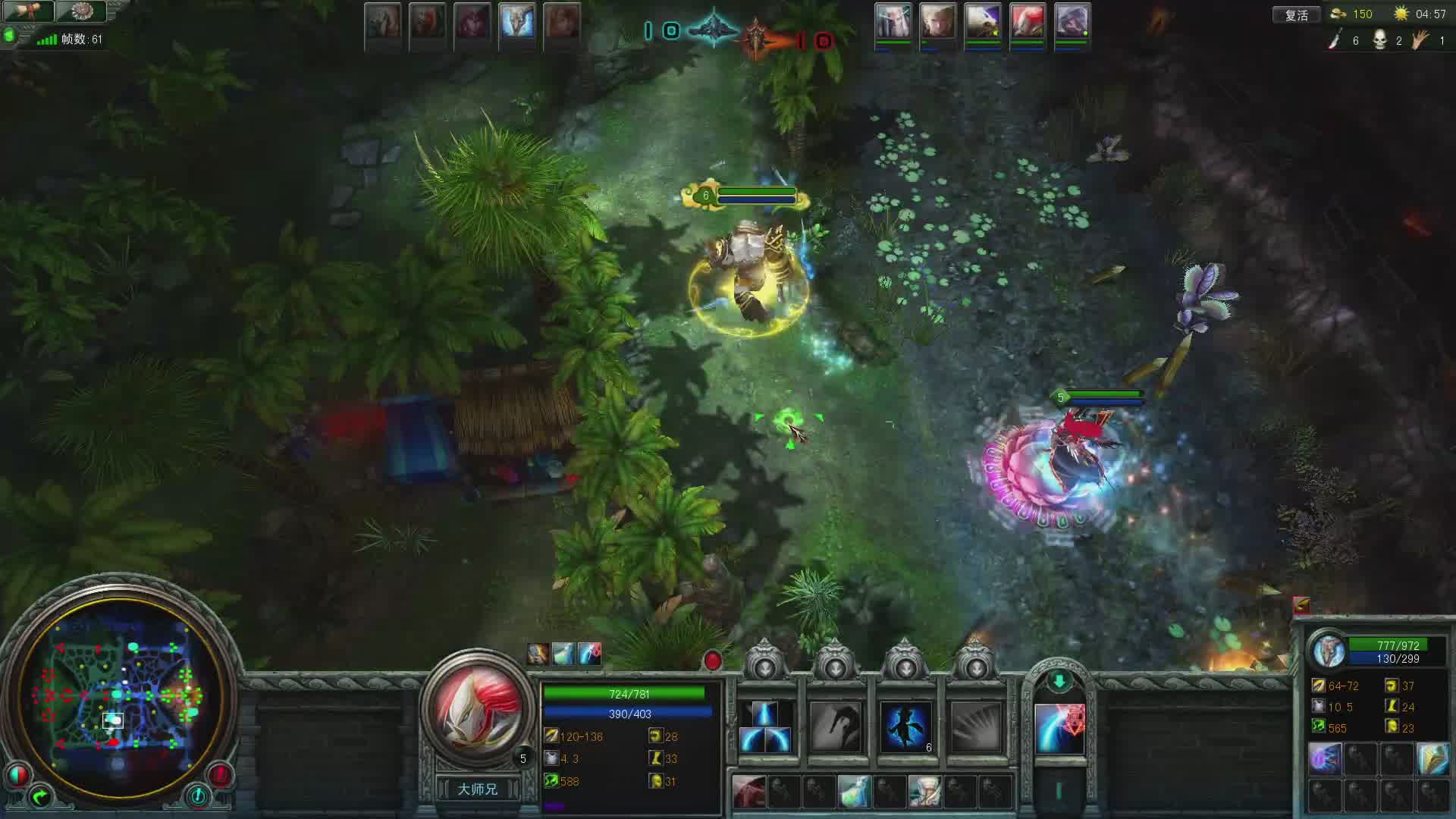
Task: Use the blue silhouette ability showing 6
Action: (x=905, y=727)
